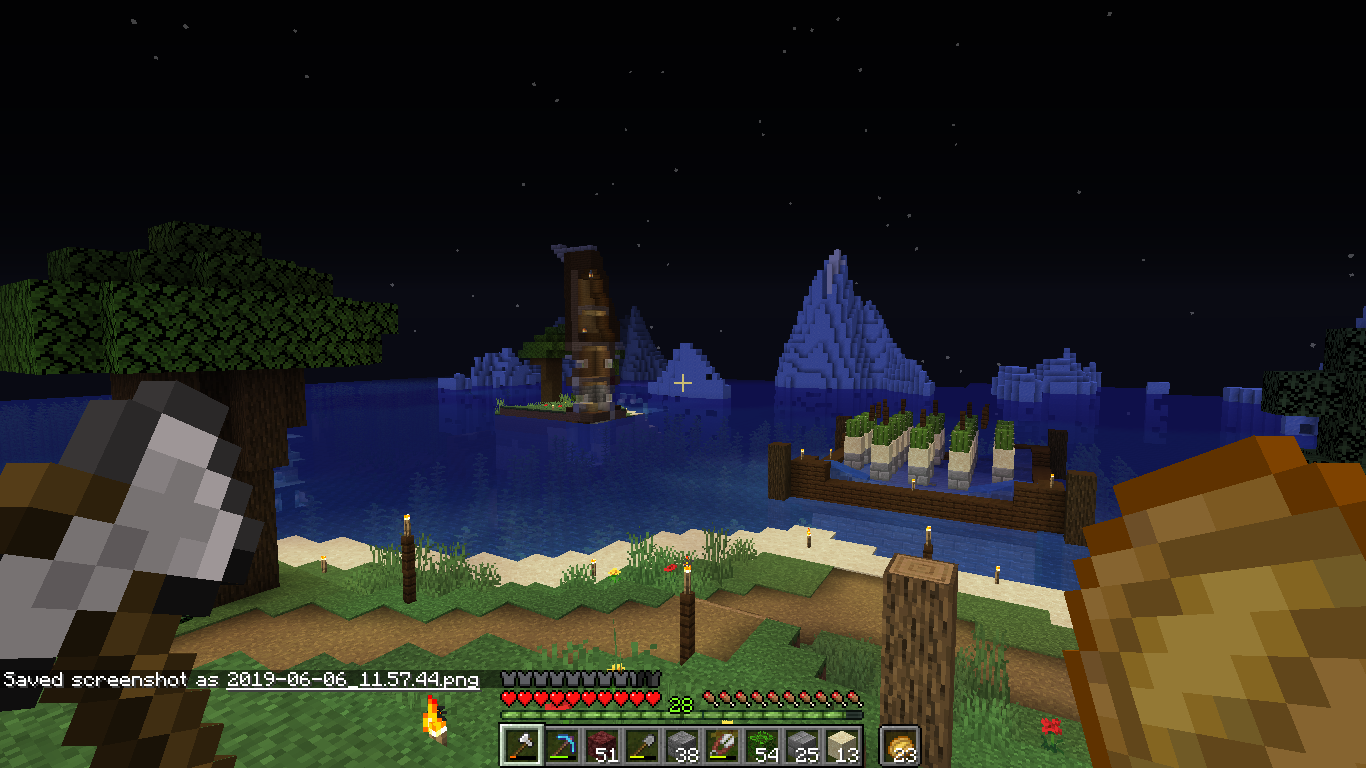This screenshot has width=1366, height=768.
Task: Switch to the iron shovel slot
Action: coord(642,745)
